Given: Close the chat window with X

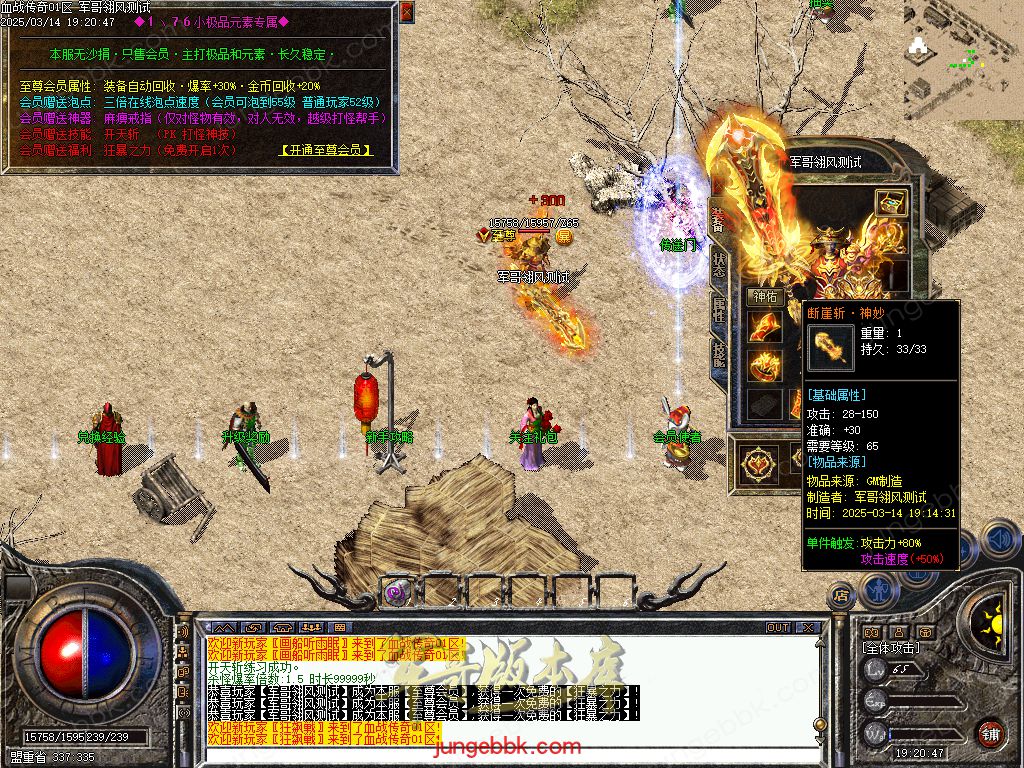Looking at the screenshot, I should coord(808,628).
